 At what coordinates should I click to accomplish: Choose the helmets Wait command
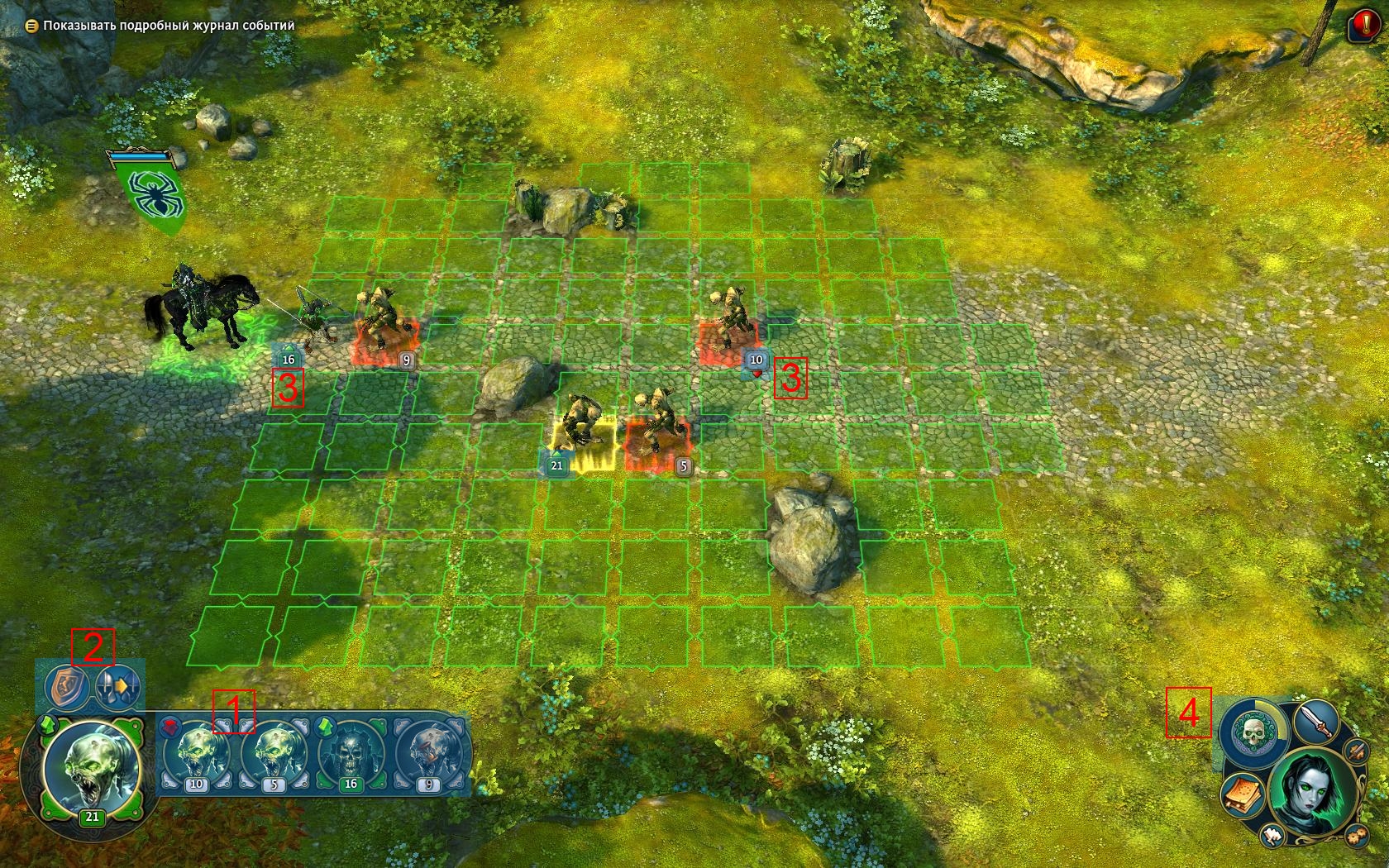point(118,687)
